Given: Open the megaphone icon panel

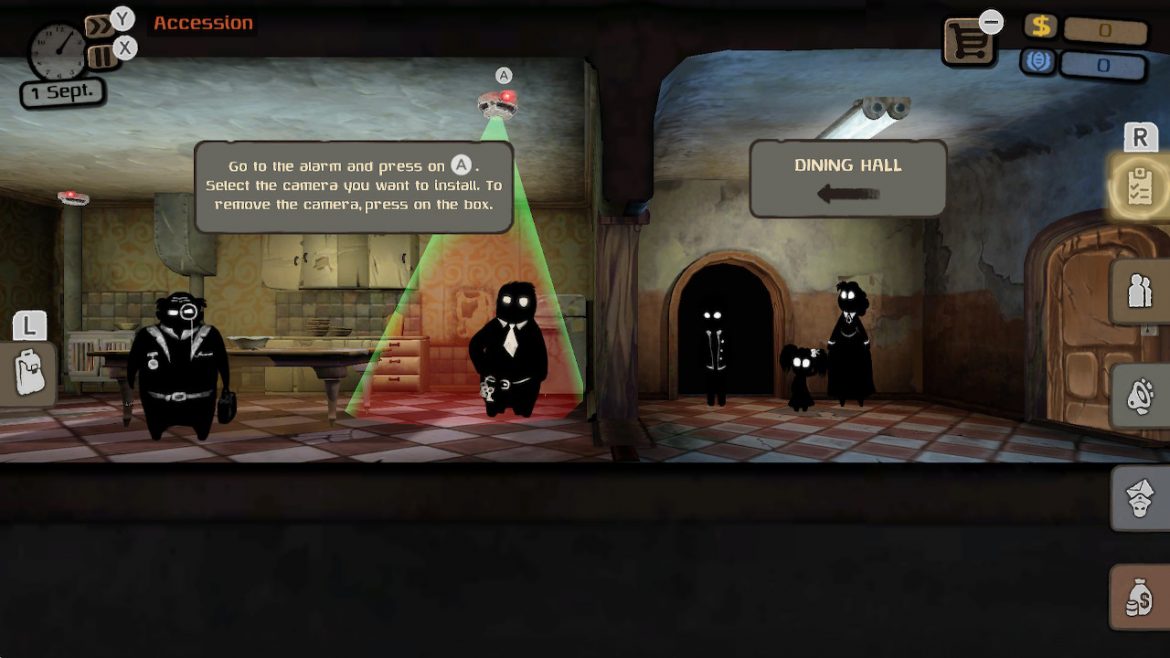Looking at the screenshot, I should pos(1140,396).
